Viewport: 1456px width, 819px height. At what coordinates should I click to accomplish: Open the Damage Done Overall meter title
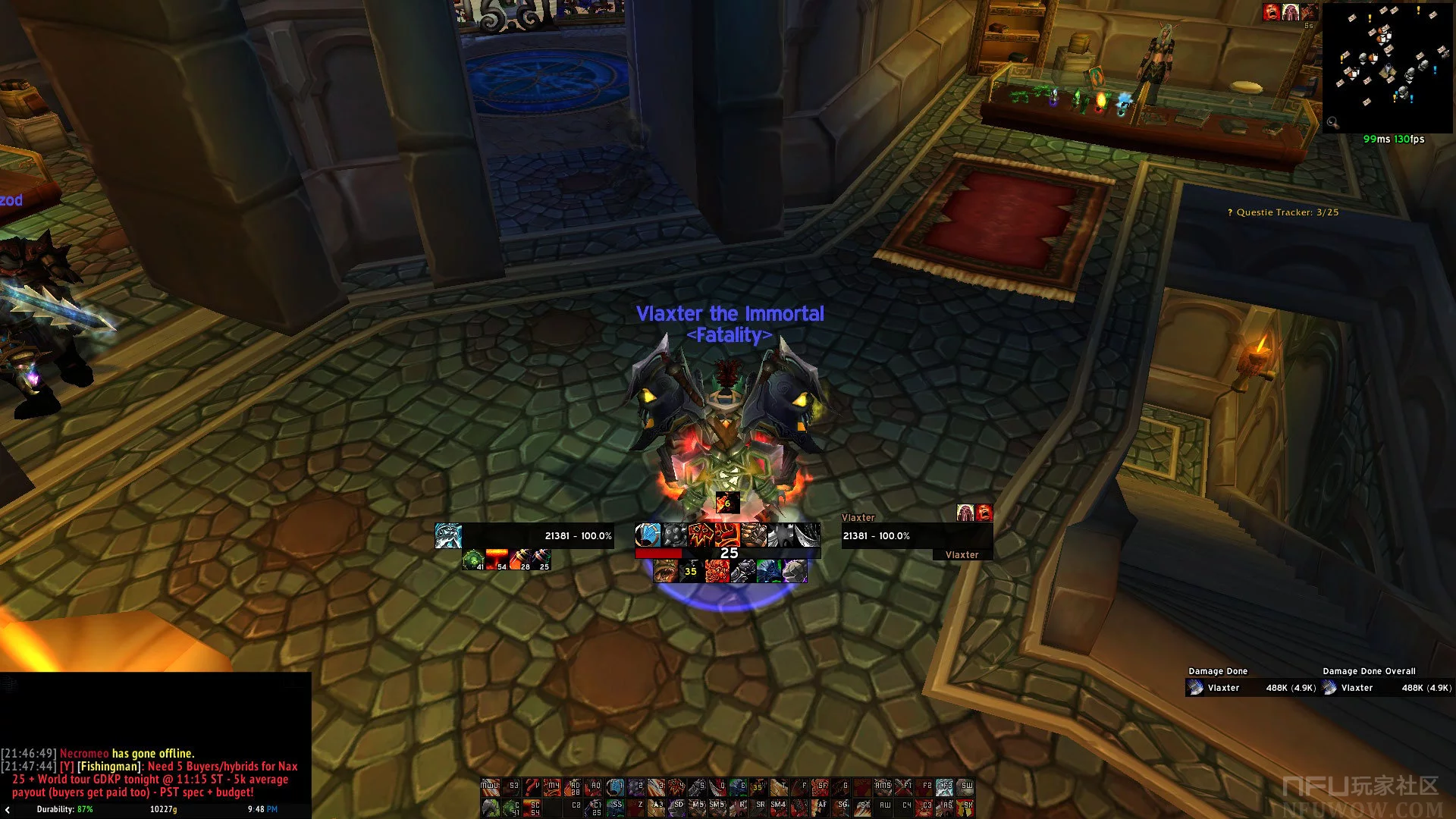(1369, 671)
